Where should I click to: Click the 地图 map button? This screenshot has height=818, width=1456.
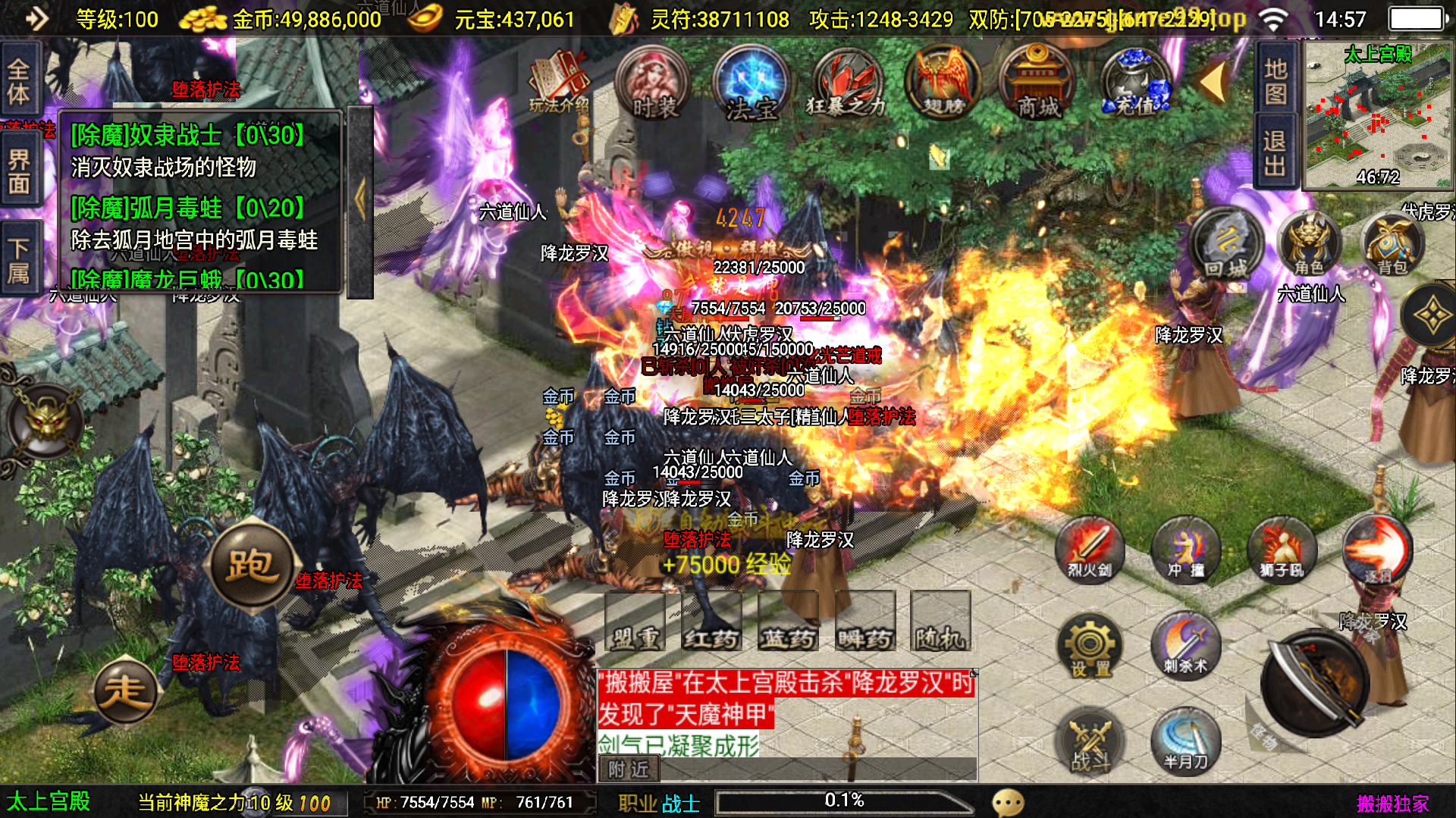click(1276, 80)
